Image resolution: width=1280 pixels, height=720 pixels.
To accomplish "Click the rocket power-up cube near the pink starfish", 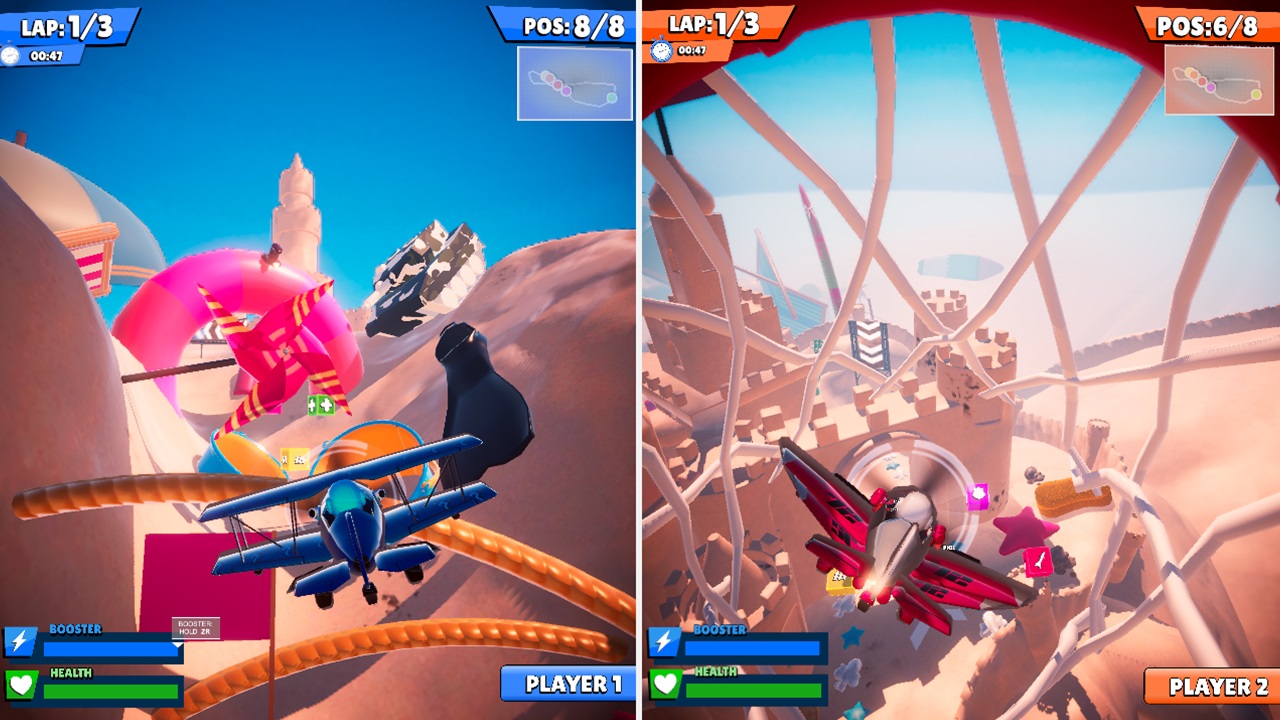I will point(1038,560).
